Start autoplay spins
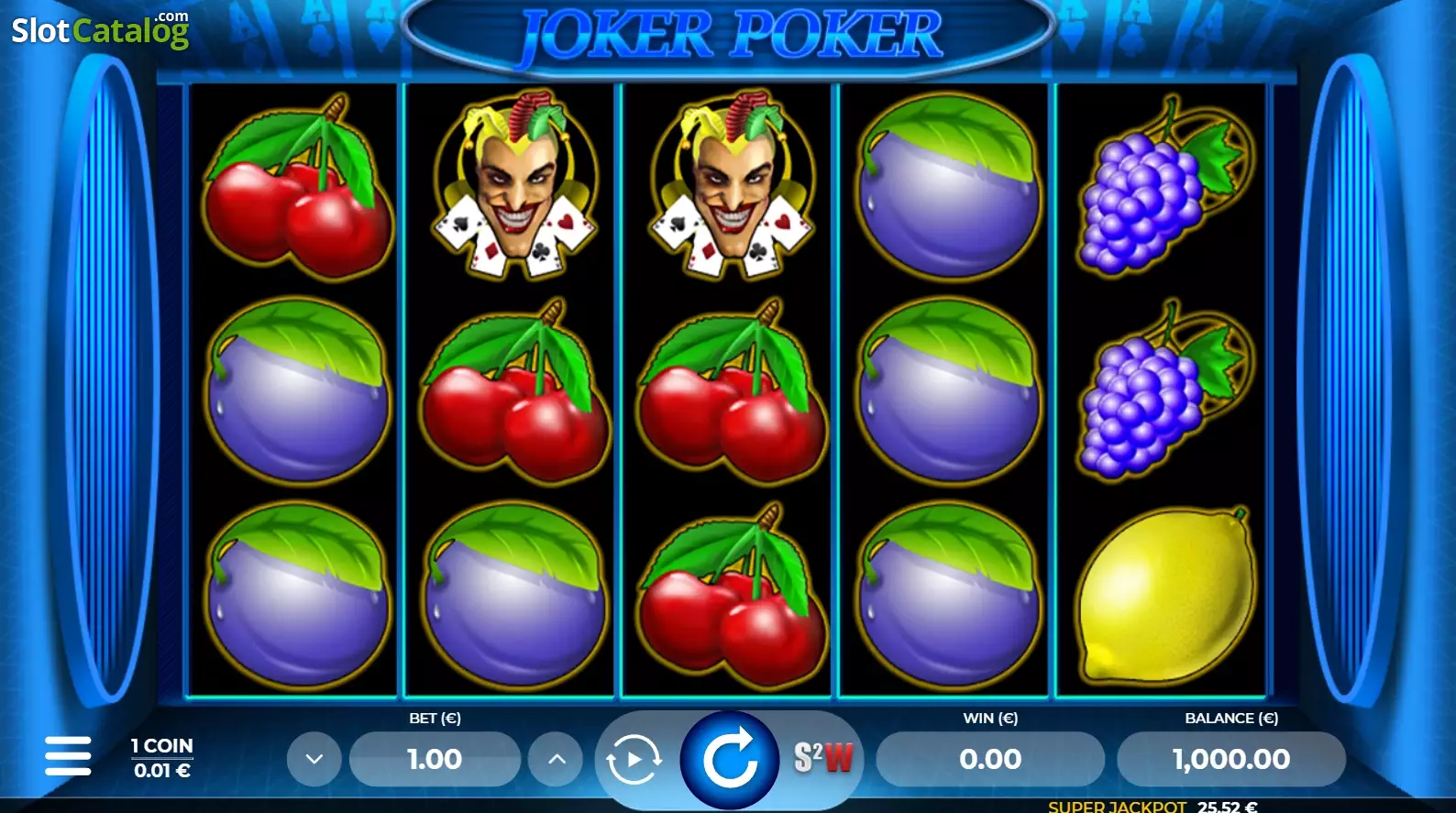This screenshot has width=1456, height=813. [634, 759]
